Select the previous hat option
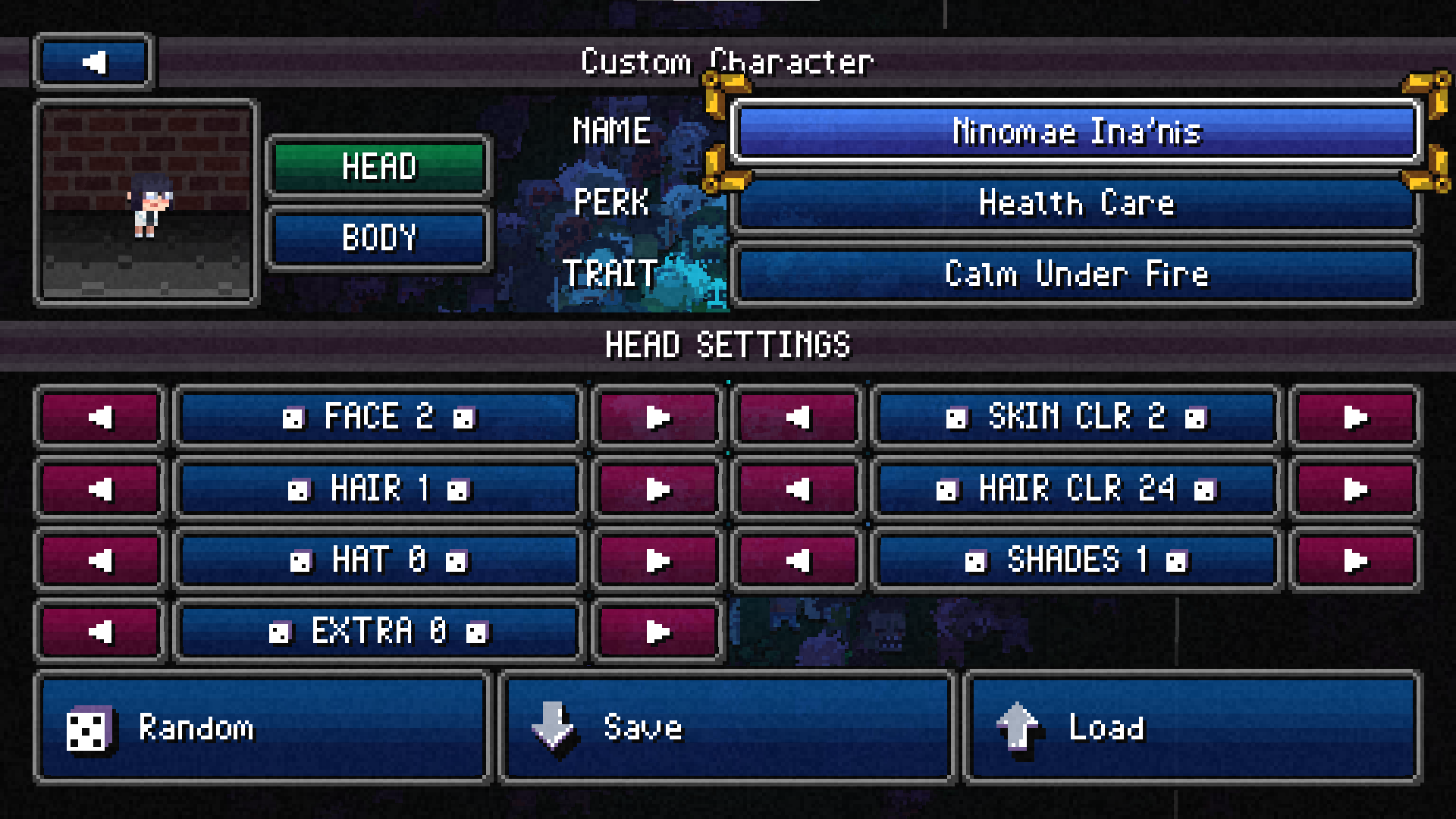1456x819 pixels. 100,560
